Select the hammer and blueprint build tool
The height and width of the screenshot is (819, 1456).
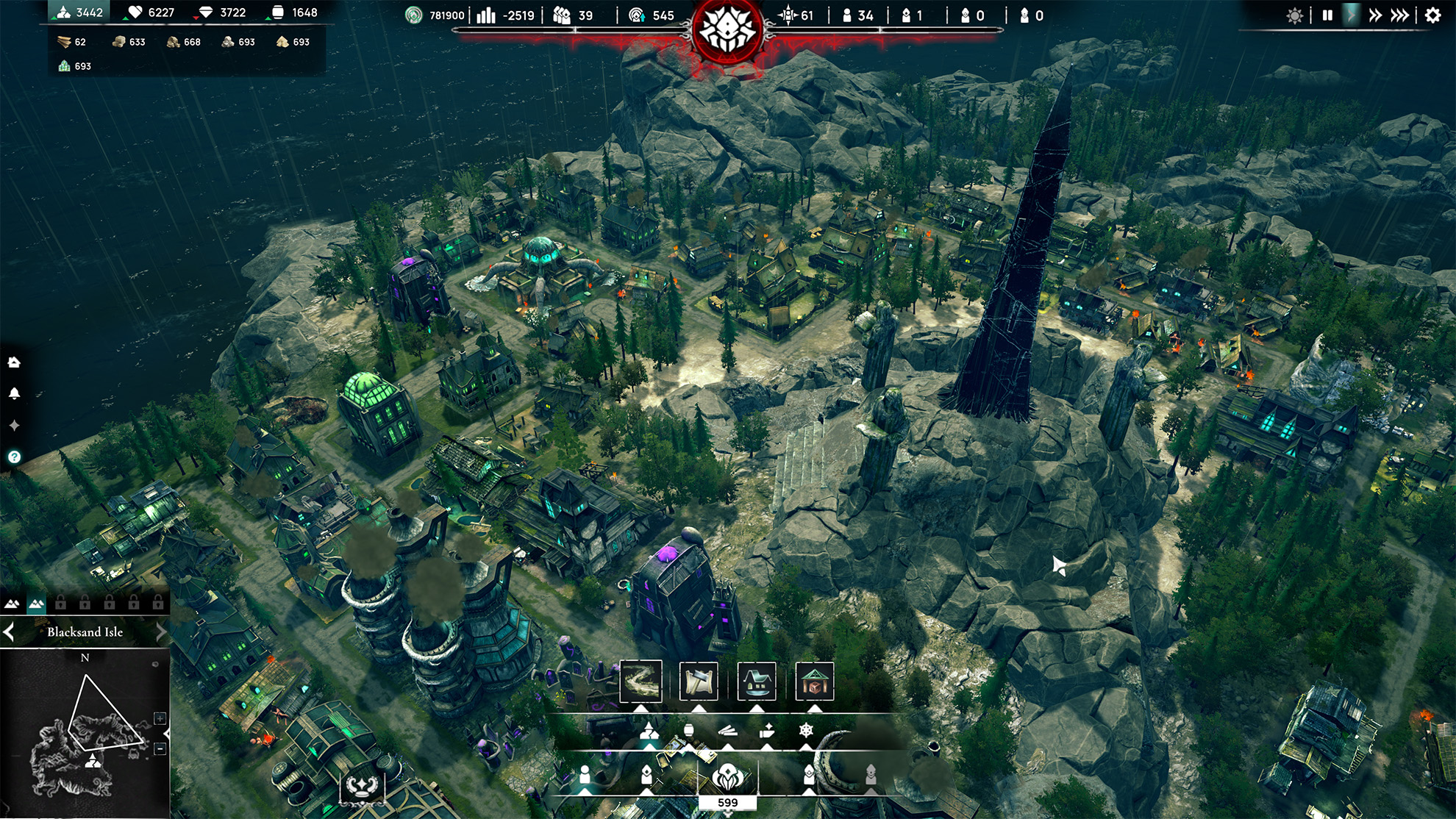[699, 681]
